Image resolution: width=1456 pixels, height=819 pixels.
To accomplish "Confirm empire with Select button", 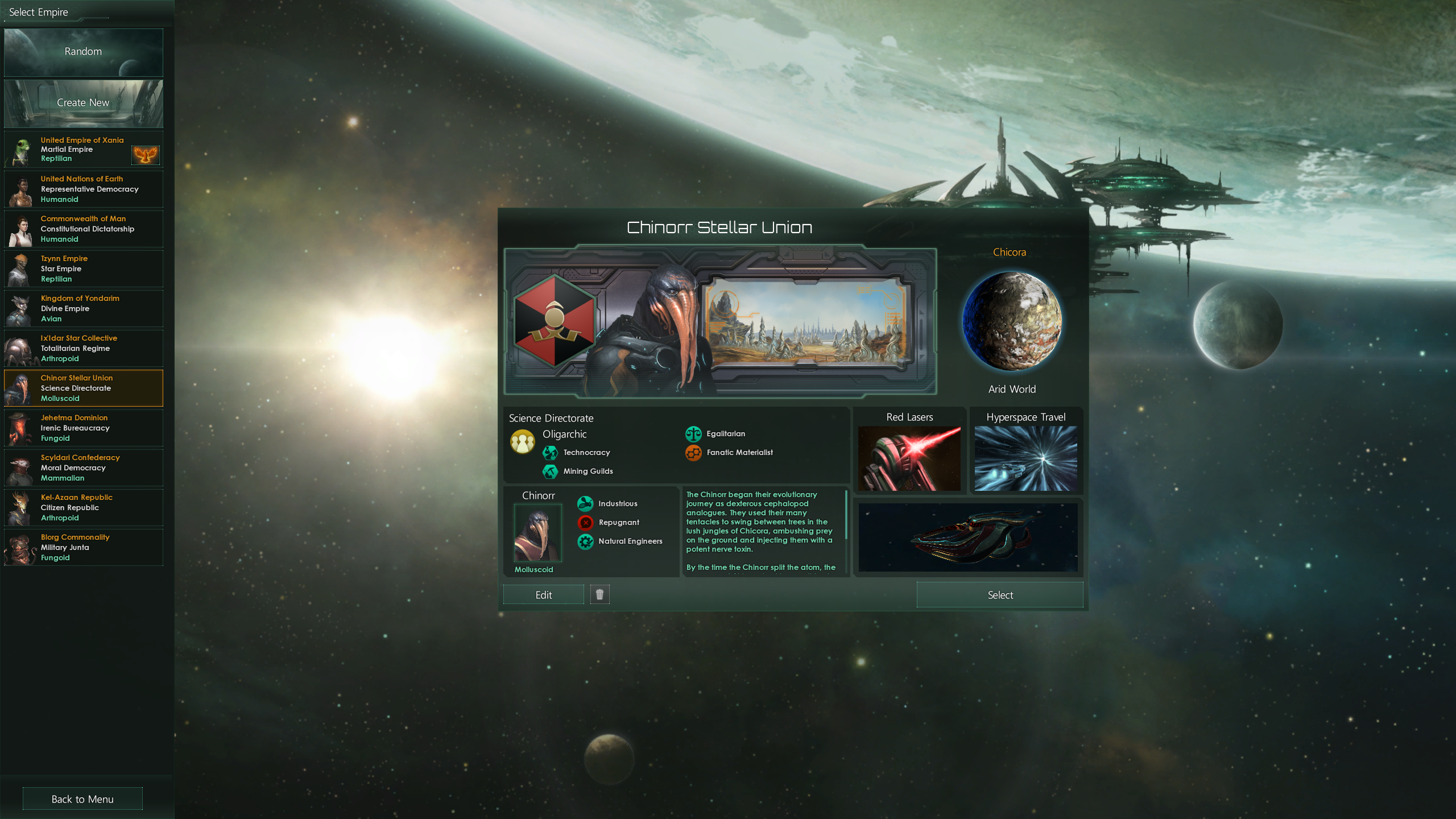I will tap(999, 595).
